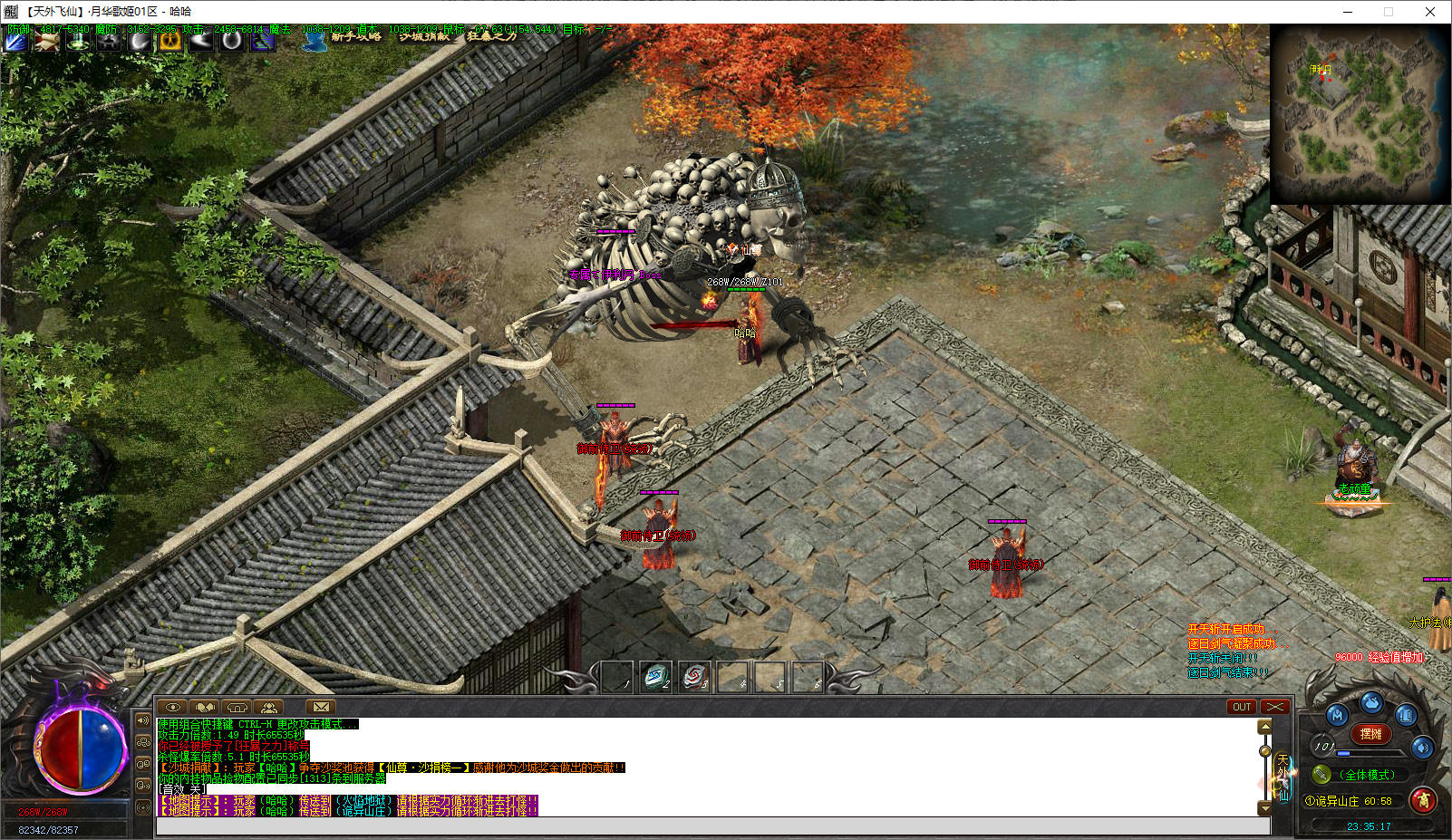Open the group icon with two figures
This screenshot has width=1452, height=840.
[x=268, y=707]
